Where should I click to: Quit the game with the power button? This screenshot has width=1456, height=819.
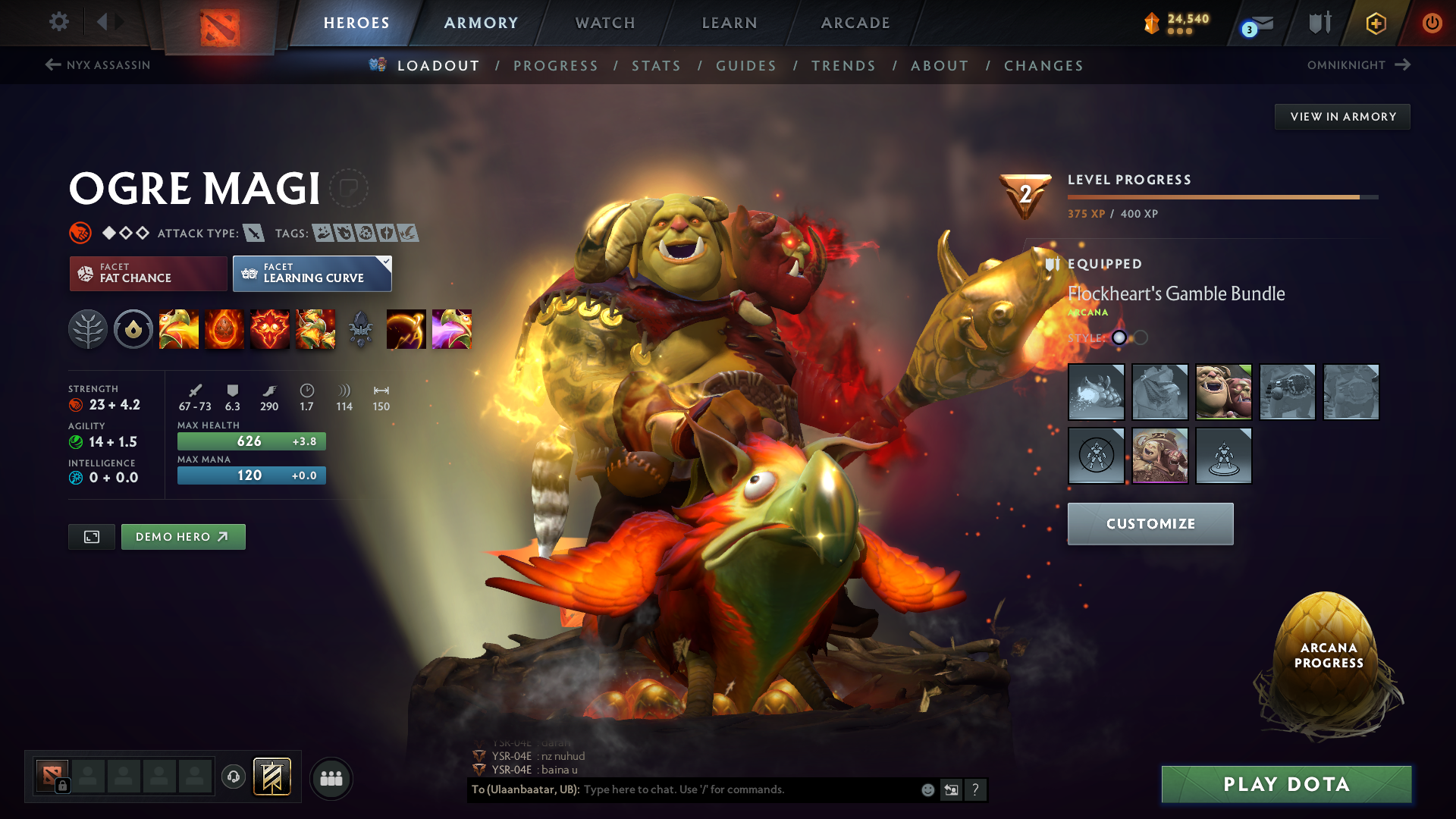click(1432, 23)
